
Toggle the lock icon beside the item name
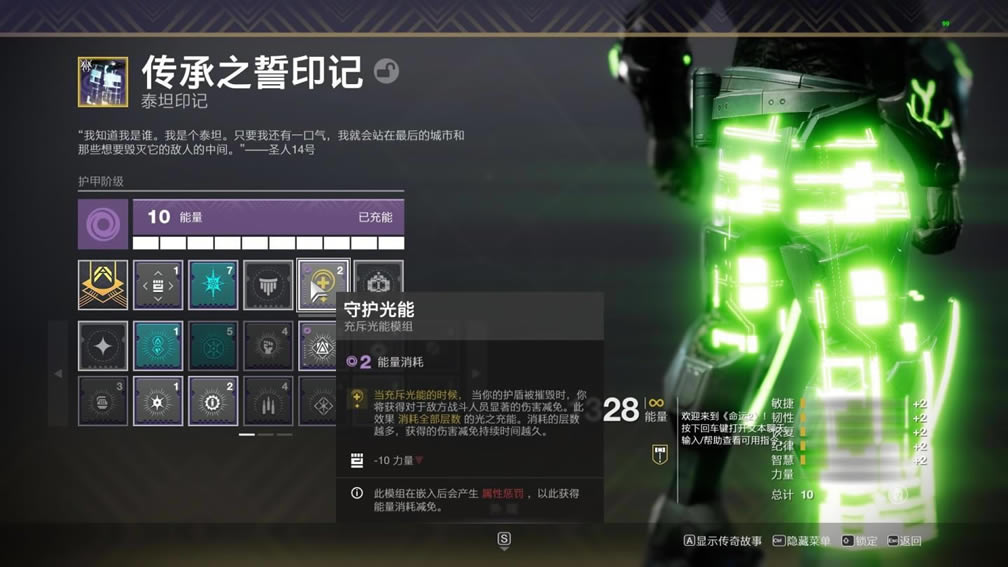click(x=386, y=71)
